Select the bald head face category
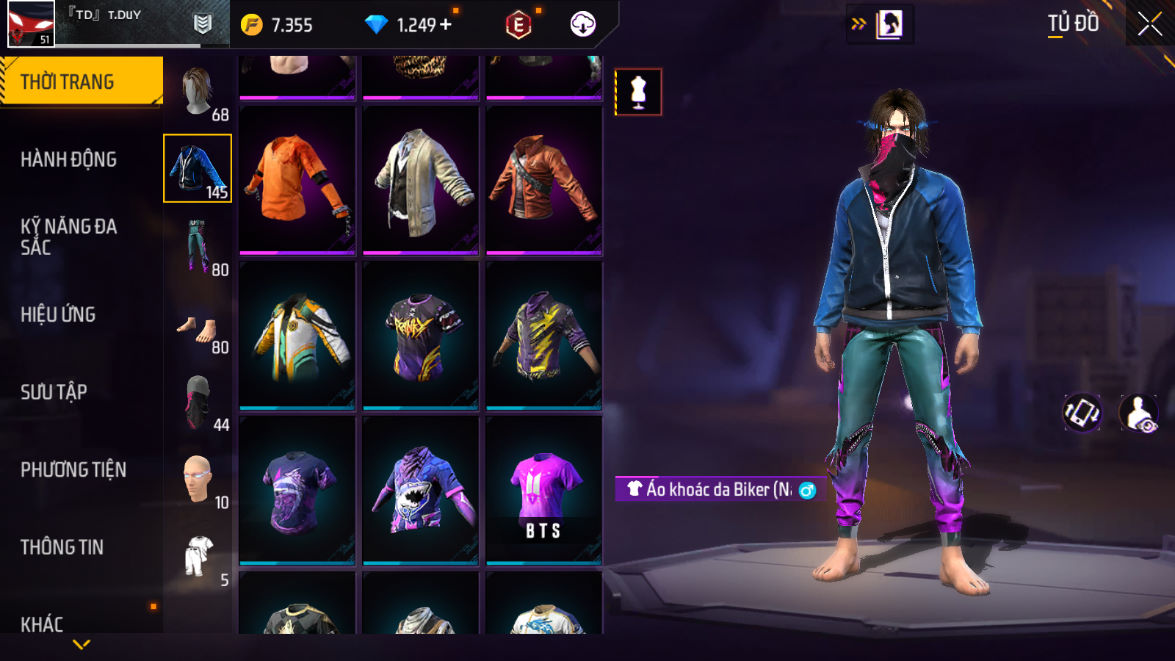1175x661 pixels. click(198, 479)
